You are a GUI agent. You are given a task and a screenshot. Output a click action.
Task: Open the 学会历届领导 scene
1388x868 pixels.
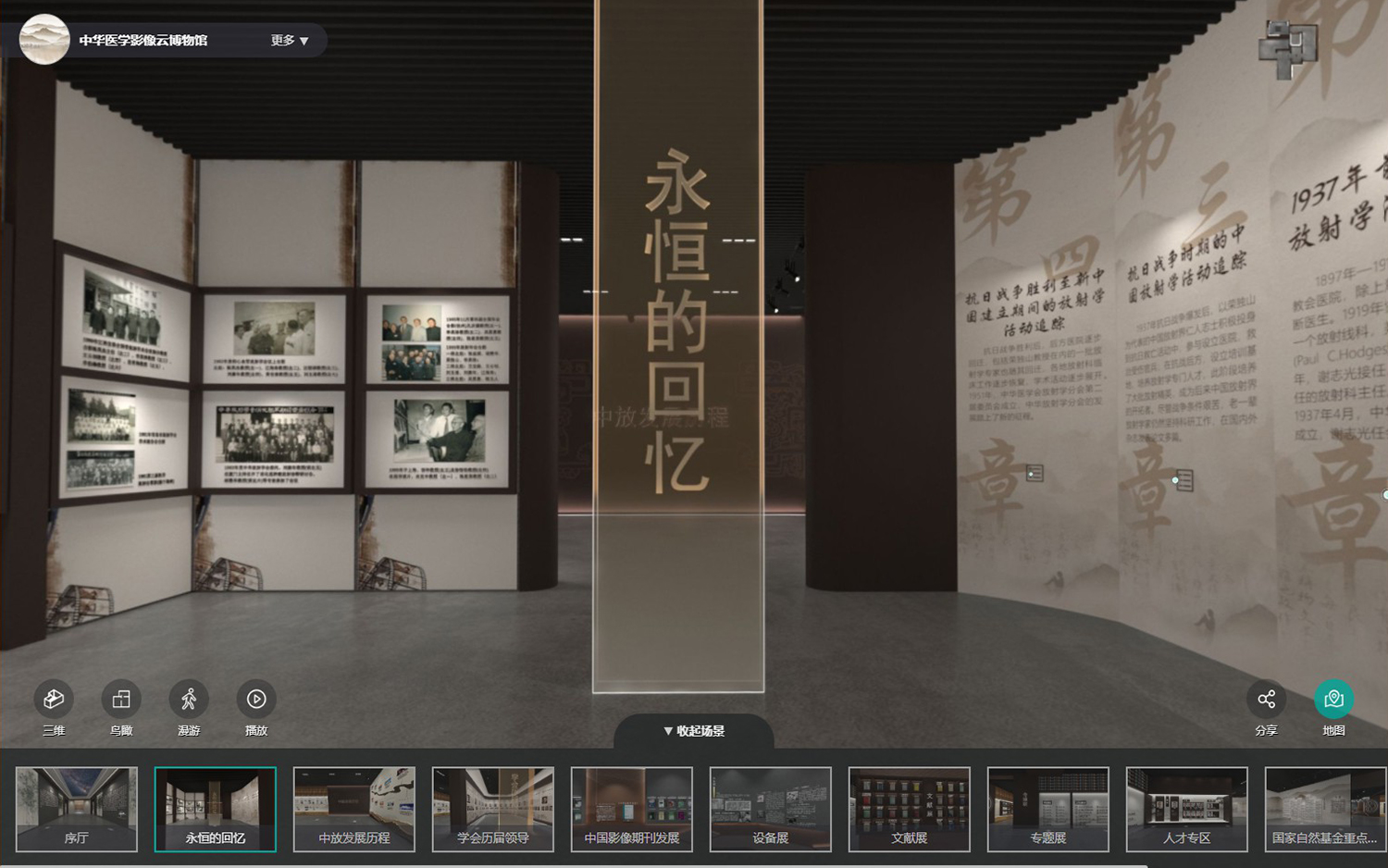pyautogui.click(x=492, y=808)
